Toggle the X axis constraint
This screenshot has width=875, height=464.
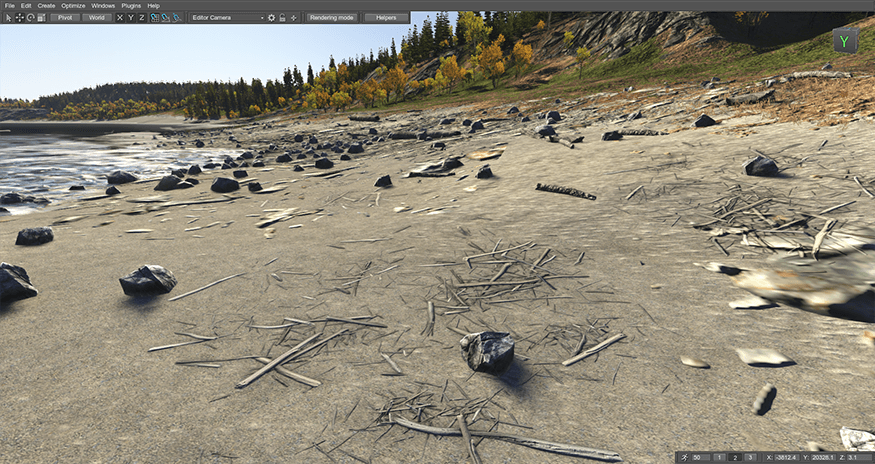pos(120,18)
